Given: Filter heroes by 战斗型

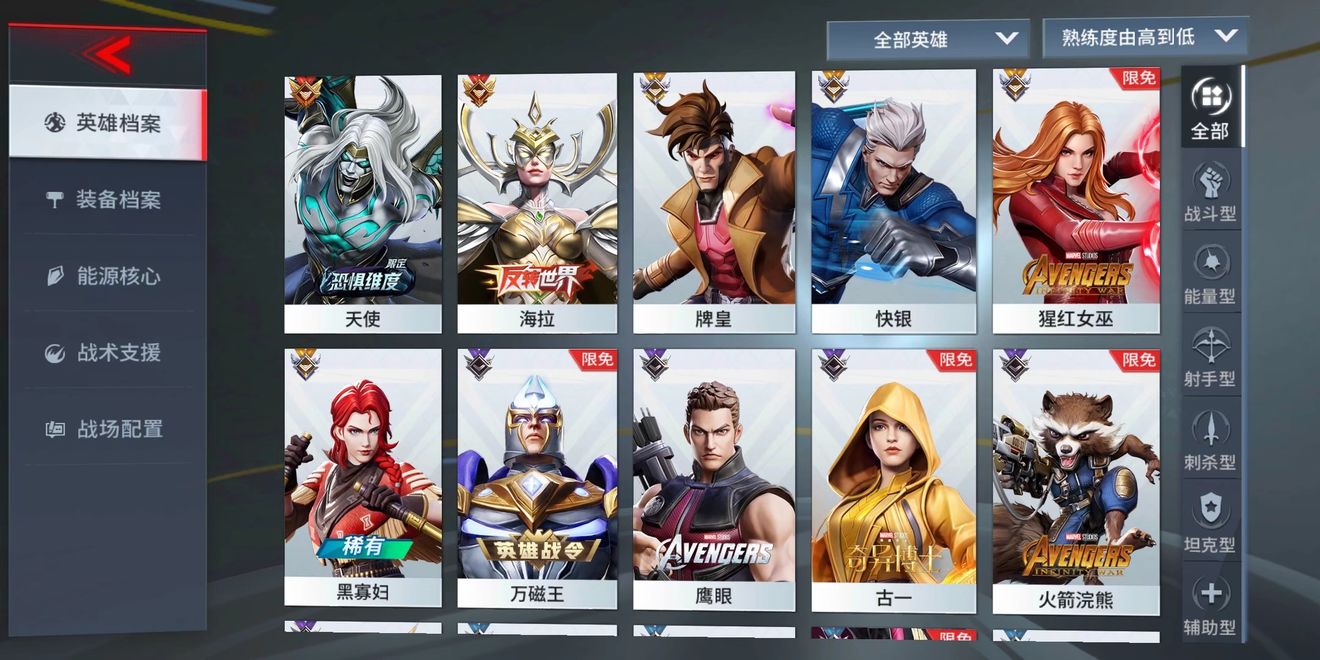Looking at the screenshot, I should [1210, 192].
